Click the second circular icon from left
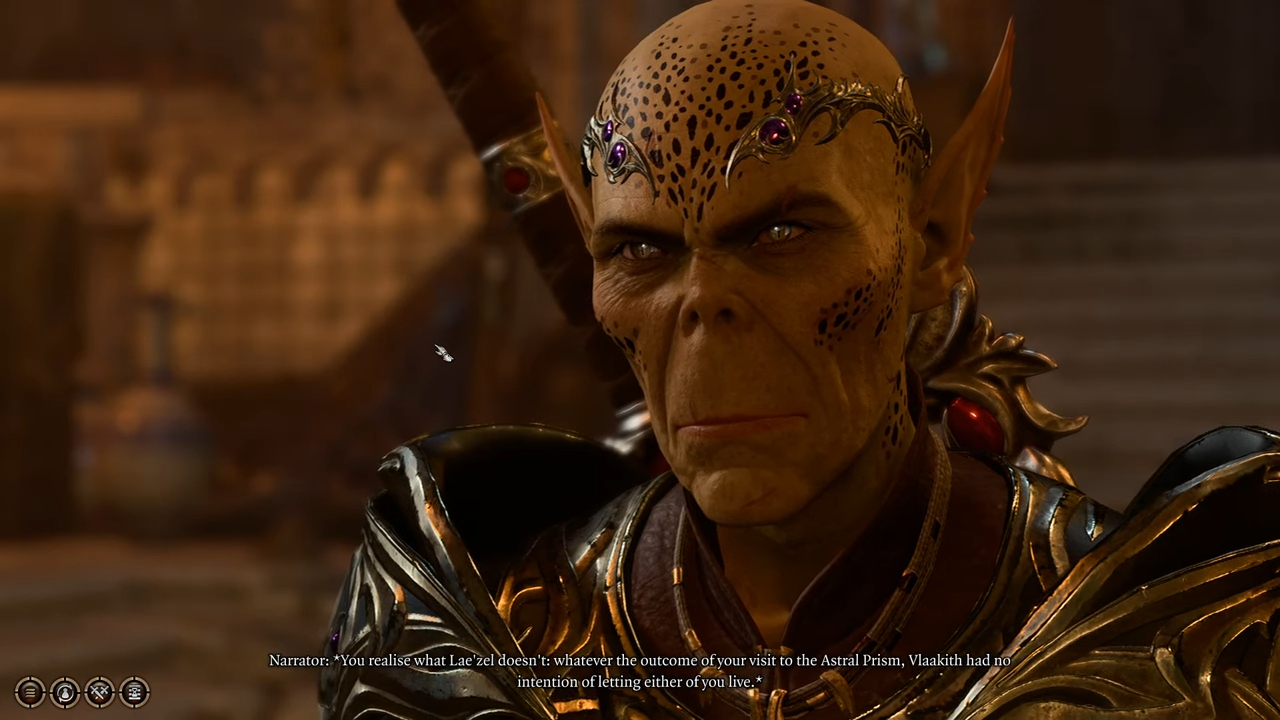 64,692
